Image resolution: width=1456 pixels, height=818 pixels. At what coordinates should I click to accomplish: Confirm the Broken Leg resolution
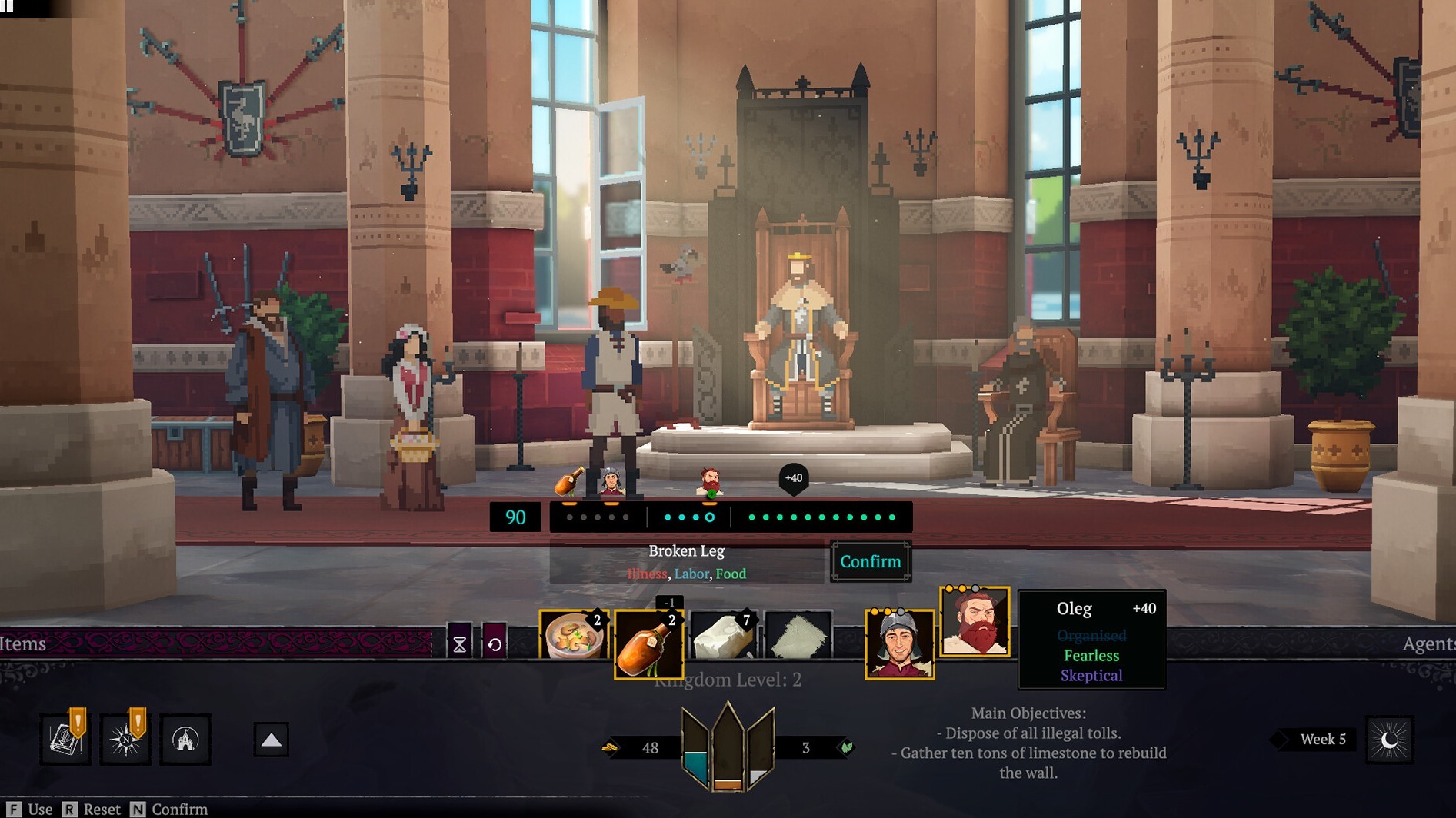[x=870, y=561]
